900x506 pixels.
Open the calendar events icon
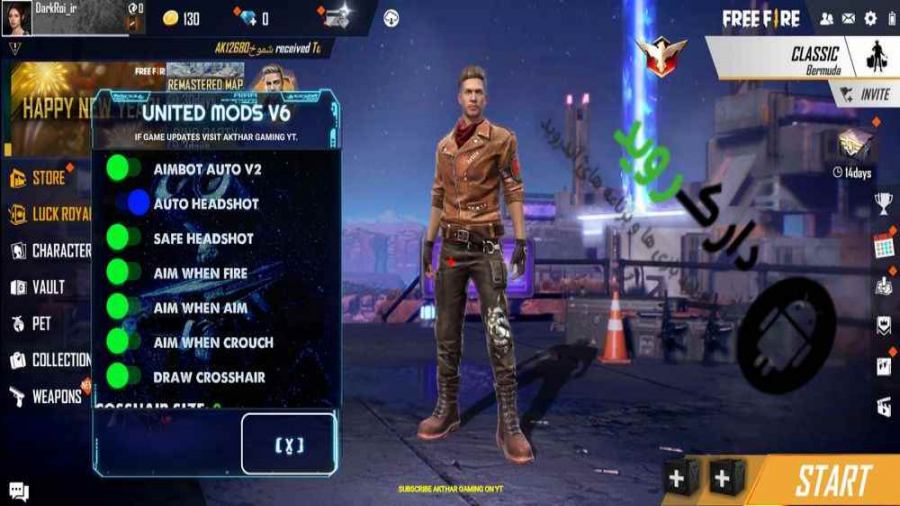pos(883,245)
